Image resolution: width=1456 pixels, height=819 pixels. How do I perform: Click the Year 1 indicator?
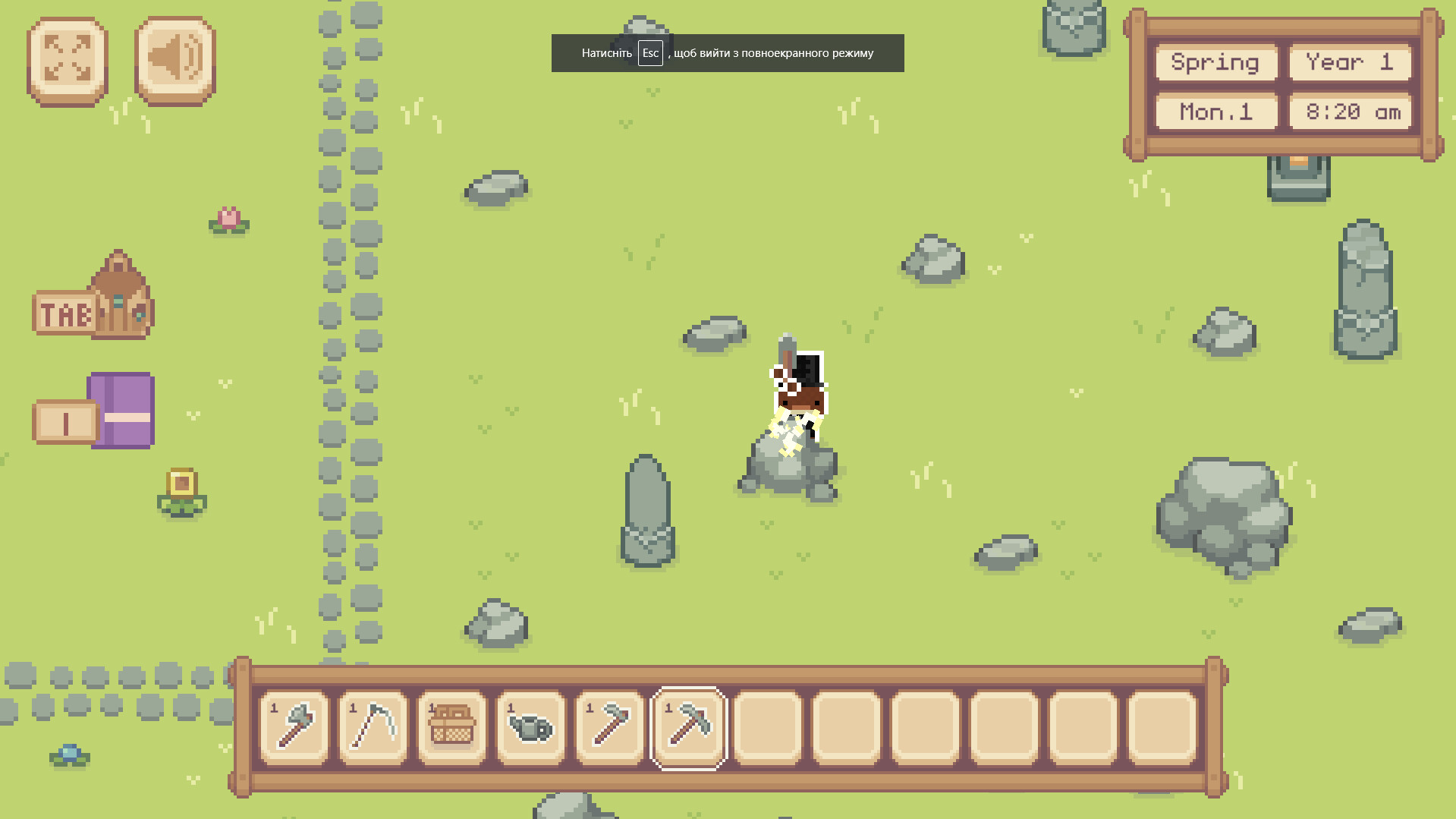point(1350,63)
